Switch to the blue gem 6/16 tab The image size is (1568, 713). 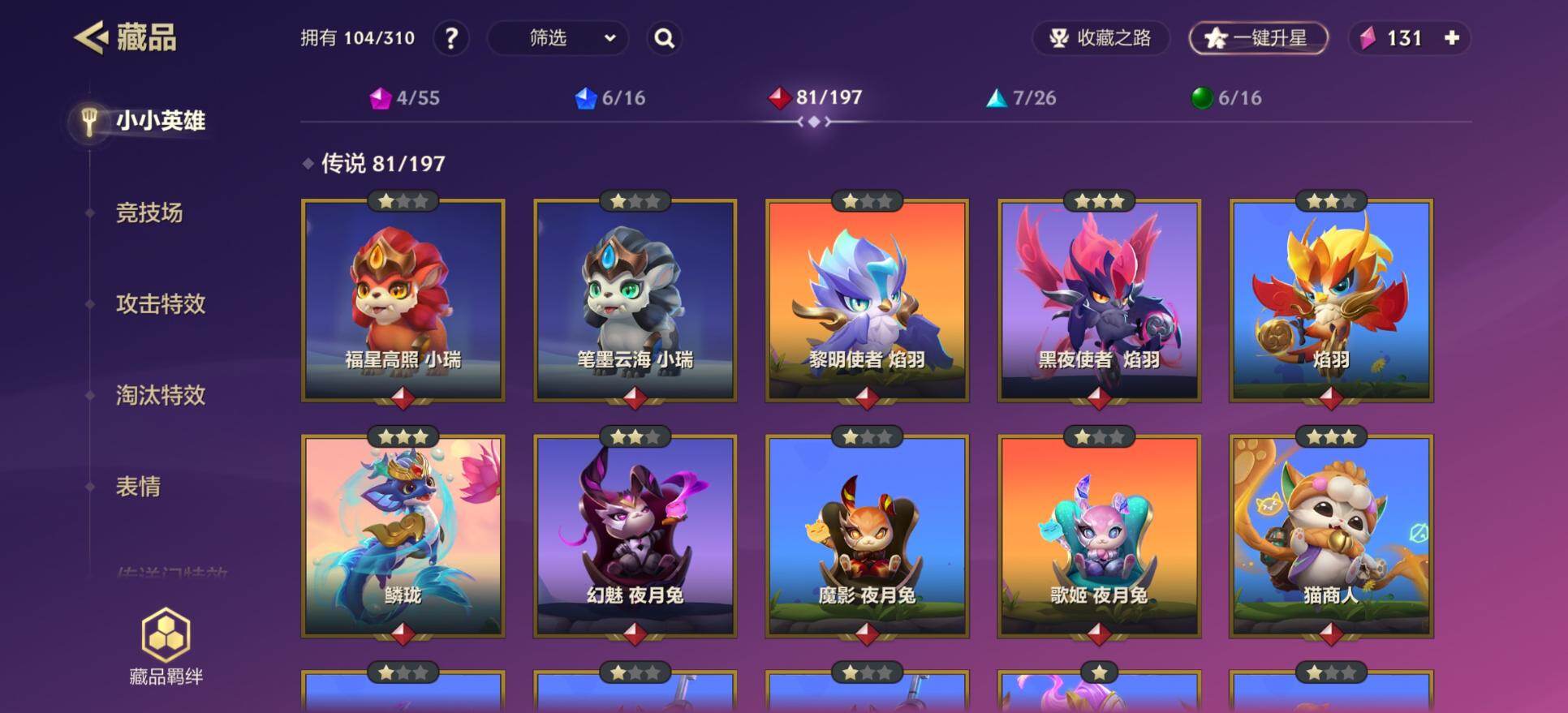(610, 98)
